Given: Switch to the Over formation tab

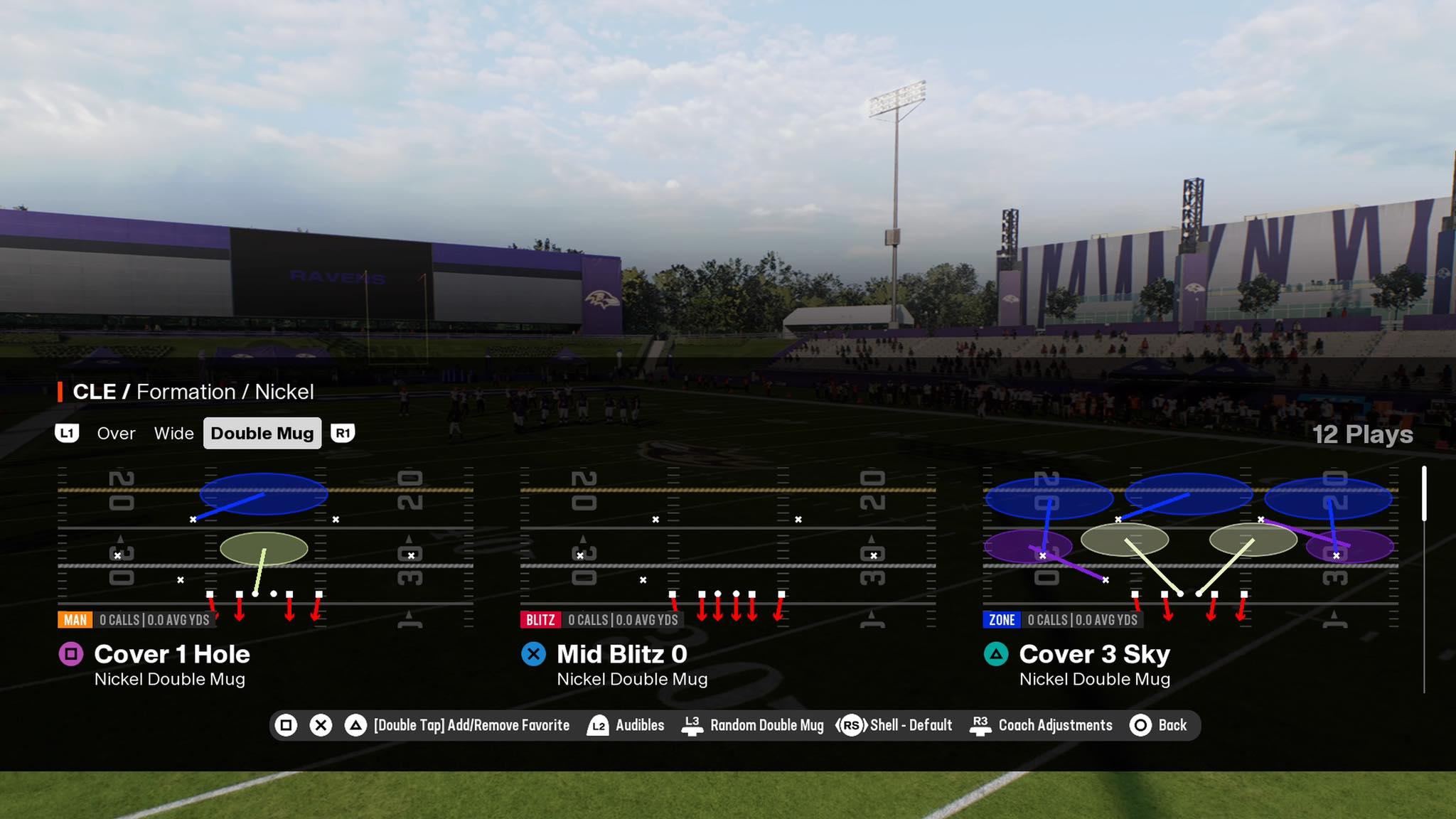Looking at the screenshot, I should click(116, 433).
